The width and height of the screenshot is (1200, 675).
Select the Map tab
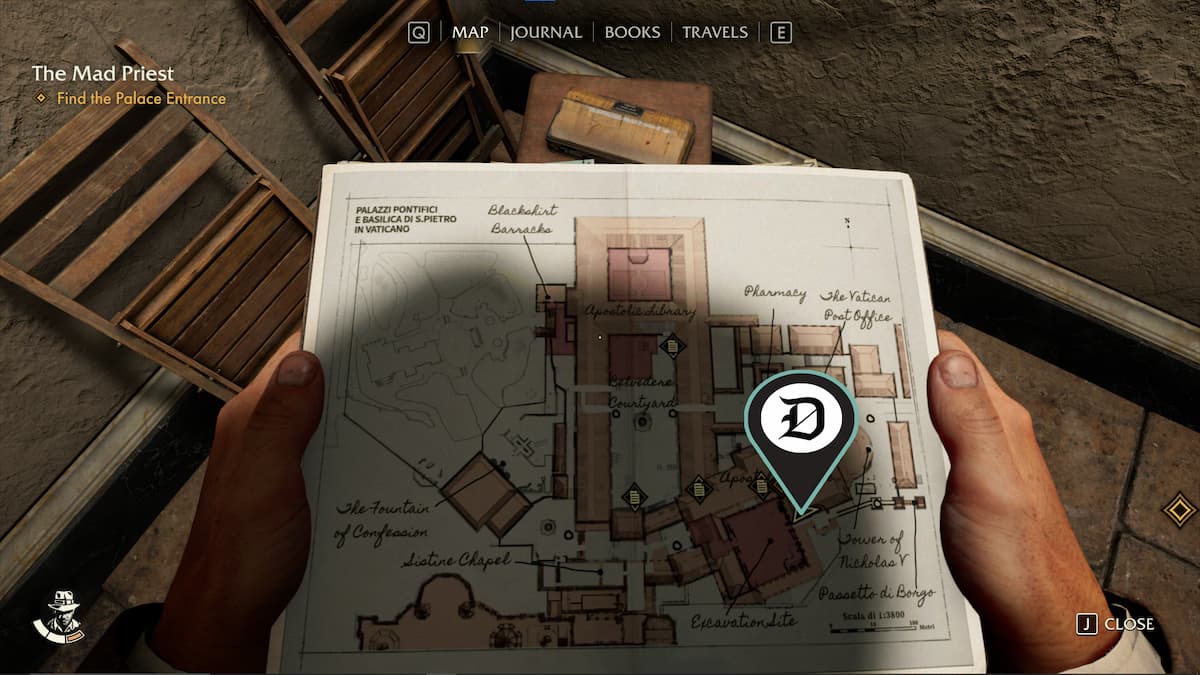[x=470, y=32]
